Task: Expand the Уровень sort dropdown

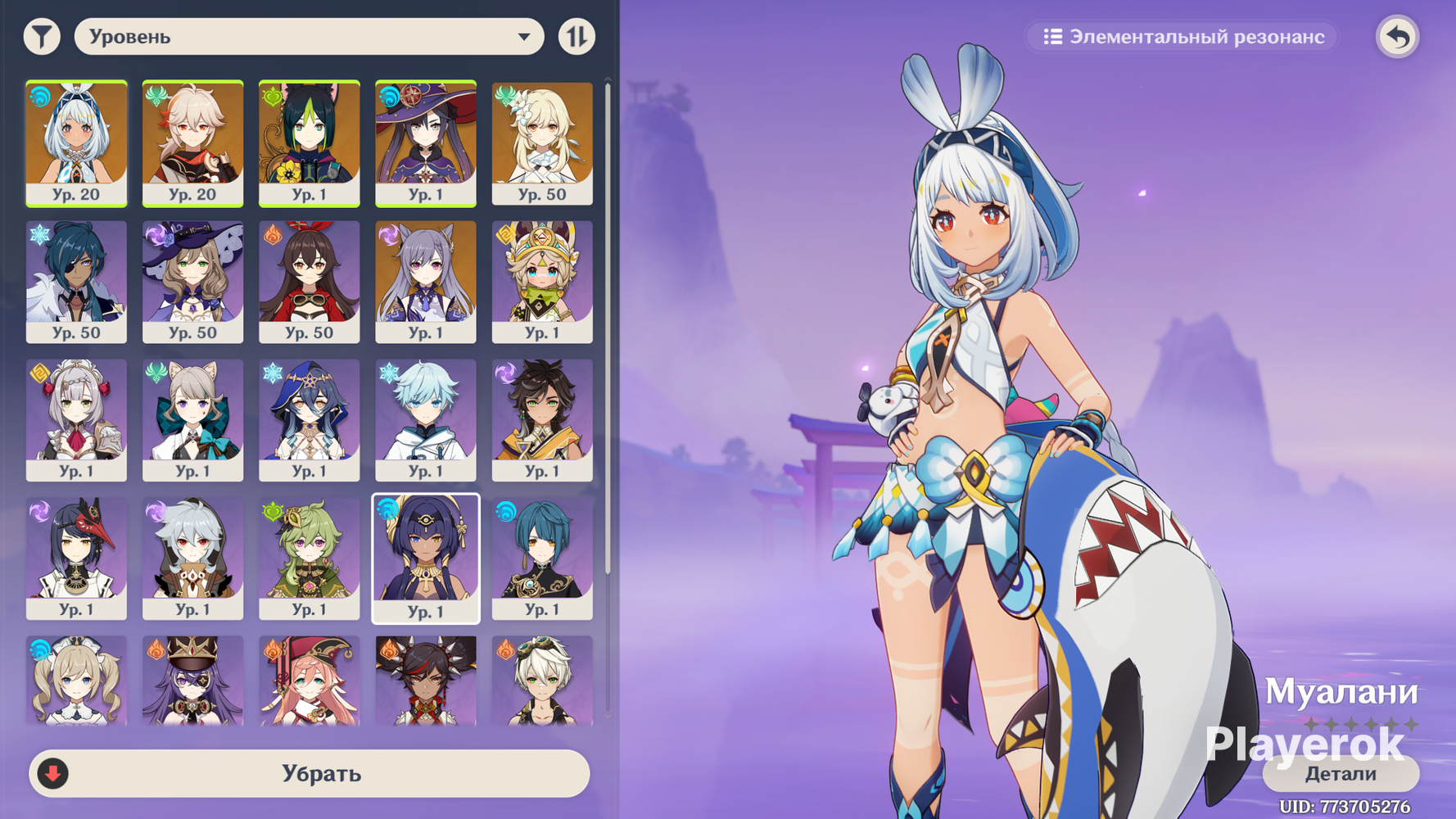Action: [309, 37]
